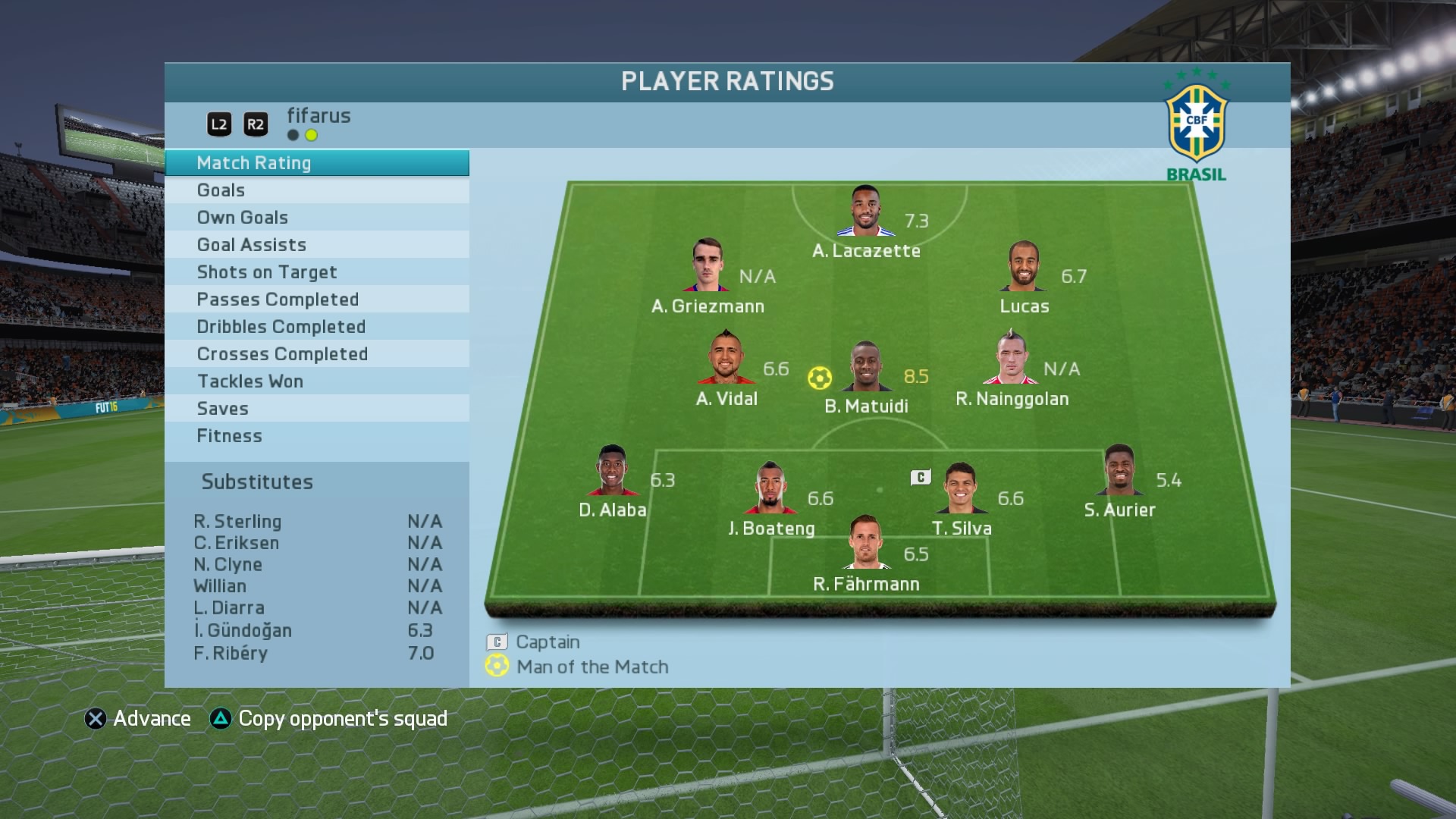
Task: Click A. Griezmann's player portrait
Action: (x=708, y=265)
